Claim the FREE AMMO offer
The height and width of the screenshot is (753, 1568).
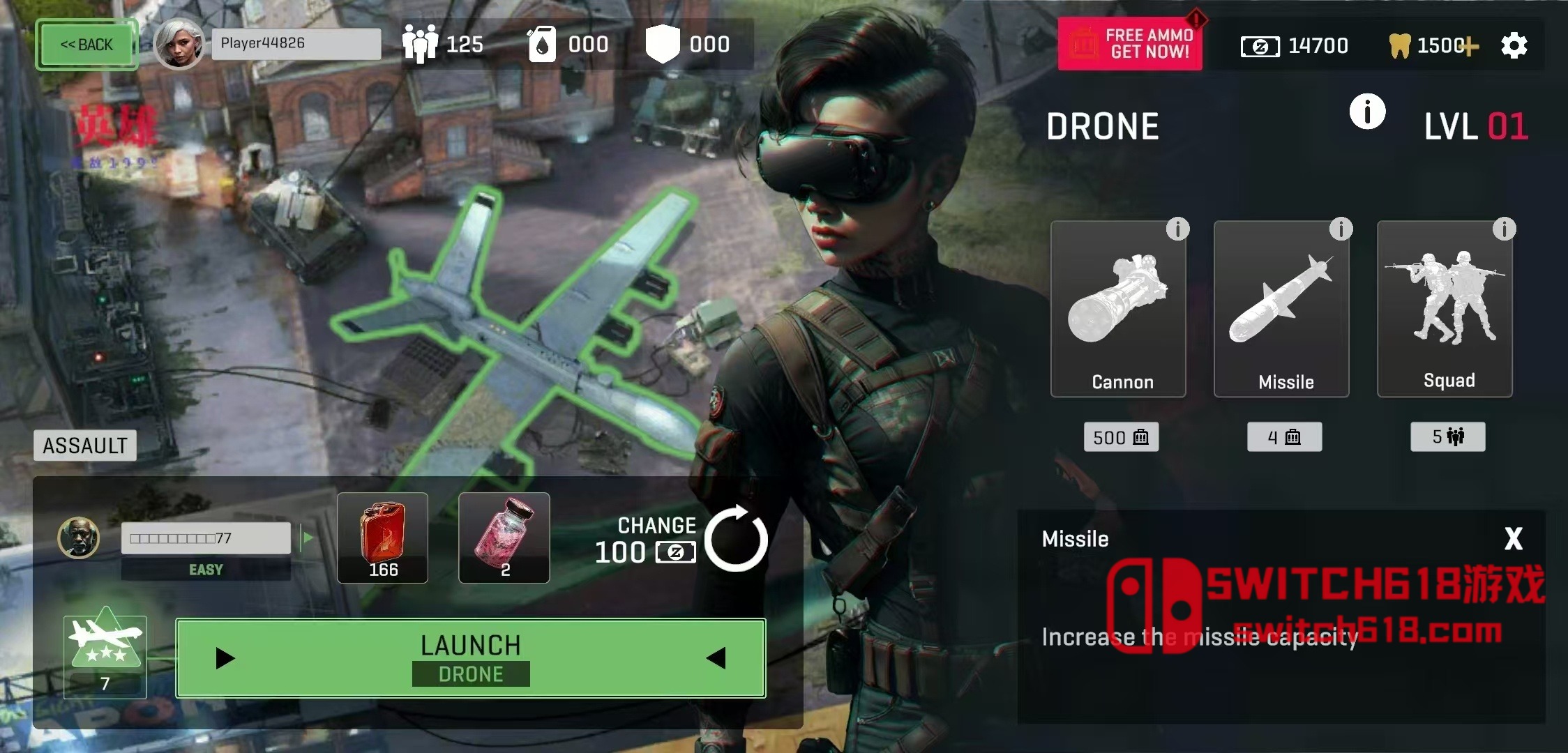pyautogui.click(x=1130, y=44)
